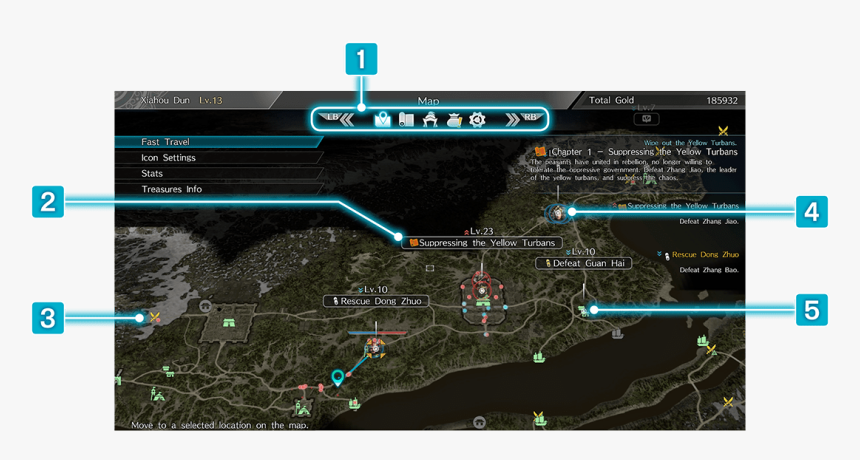Open the helmet icon tab
Screen dimensions: 860x460
tap(430, 120)
